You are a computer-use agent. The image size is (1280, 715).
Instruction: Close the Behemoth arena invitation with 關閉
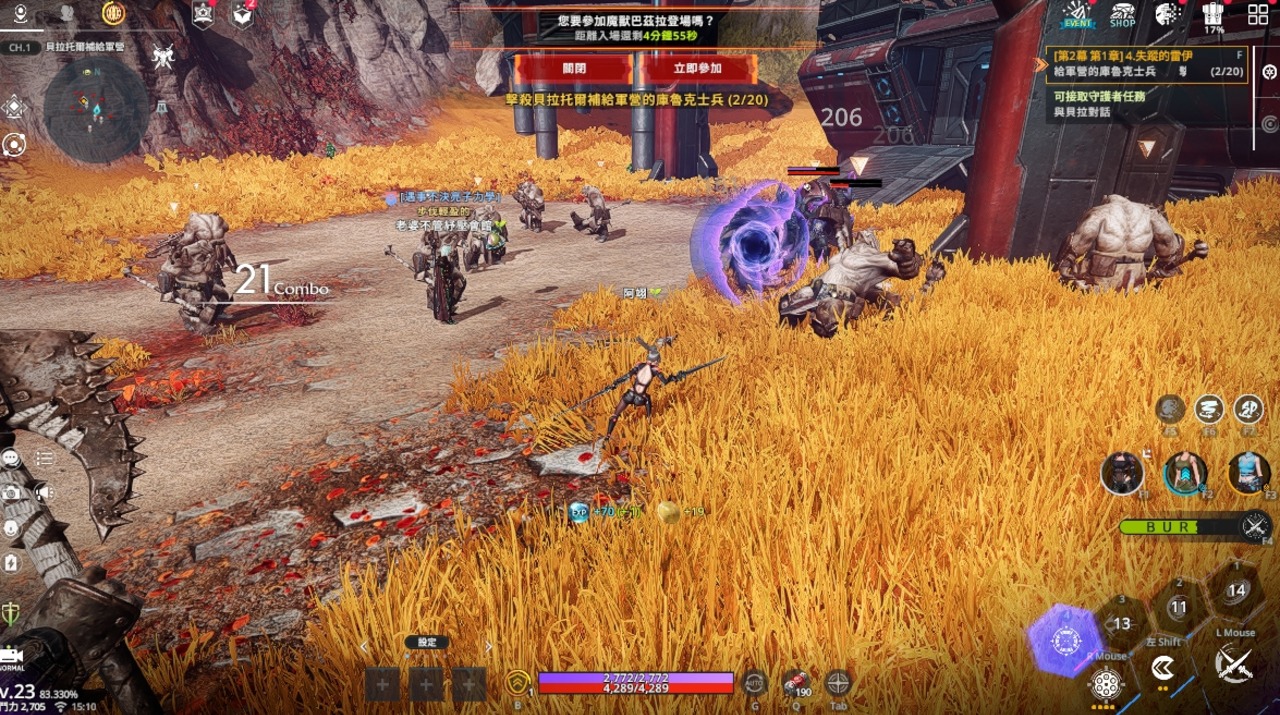(x=573, y=68)
